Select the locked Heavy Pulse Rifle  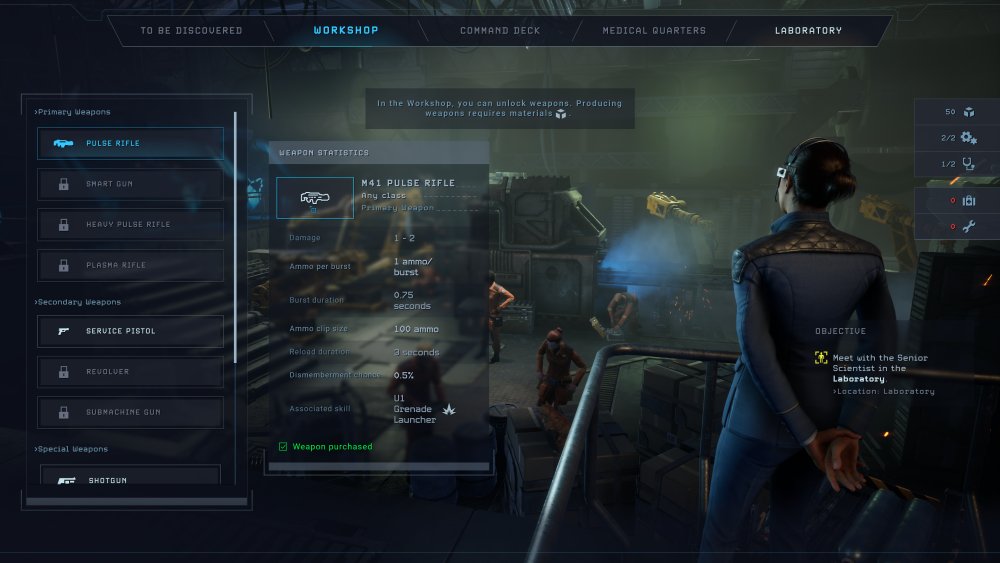pos(131,225)
